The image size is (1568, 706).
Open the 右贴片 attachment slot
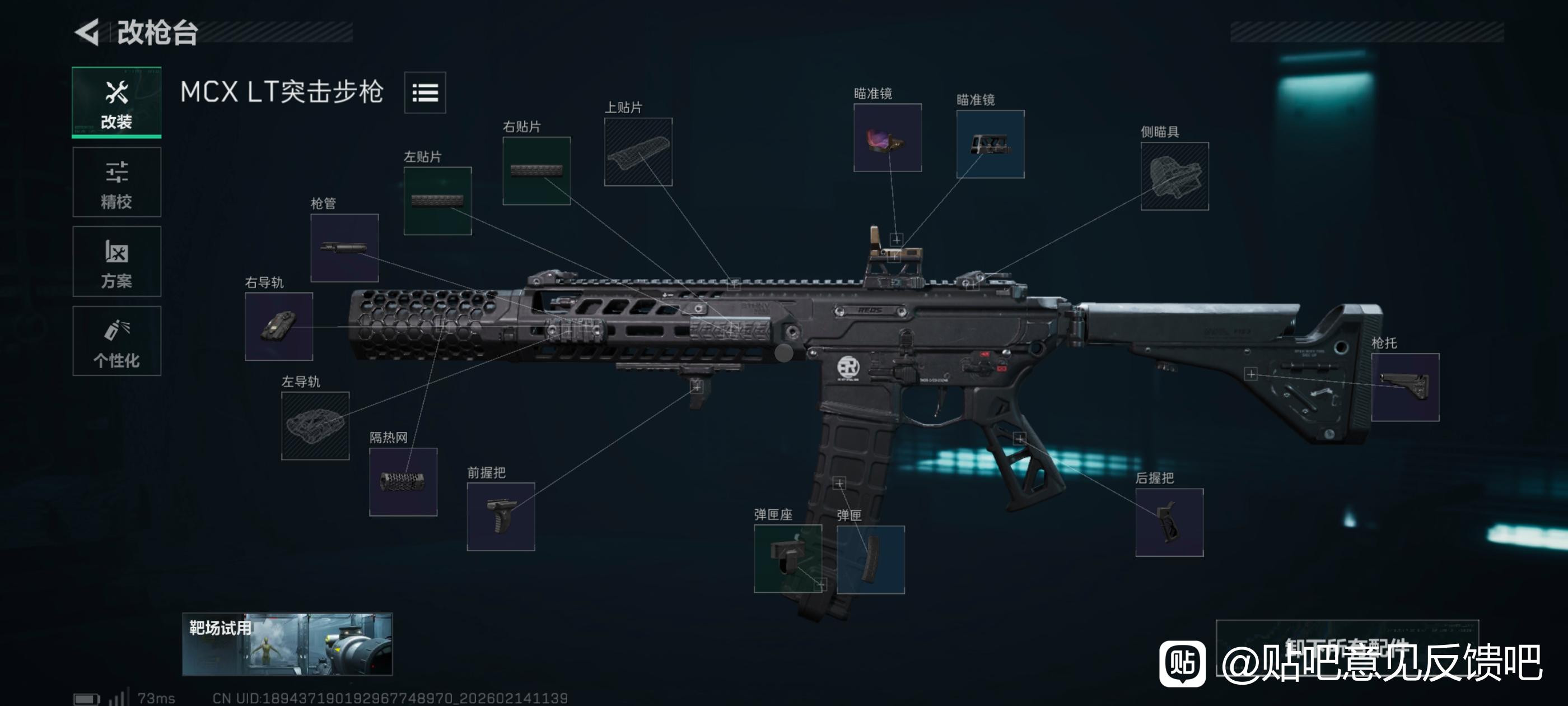coord(536,171)
